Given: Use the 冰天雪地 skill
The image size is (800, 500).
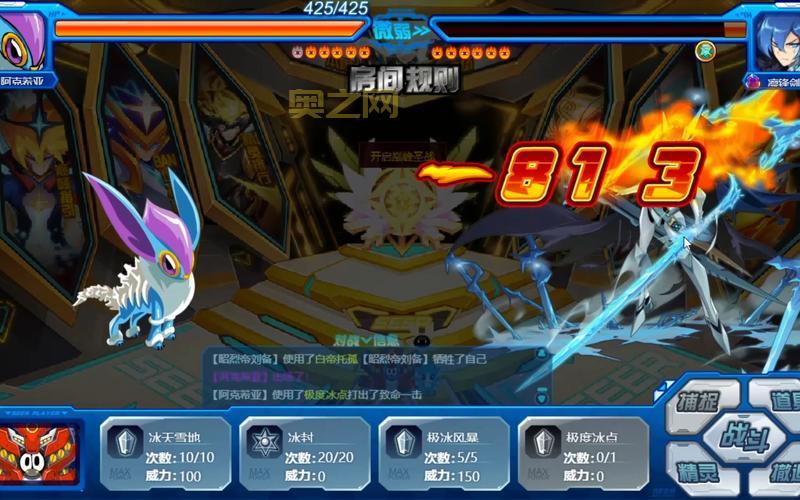Looking at the screenshot, I should point(166,454).
